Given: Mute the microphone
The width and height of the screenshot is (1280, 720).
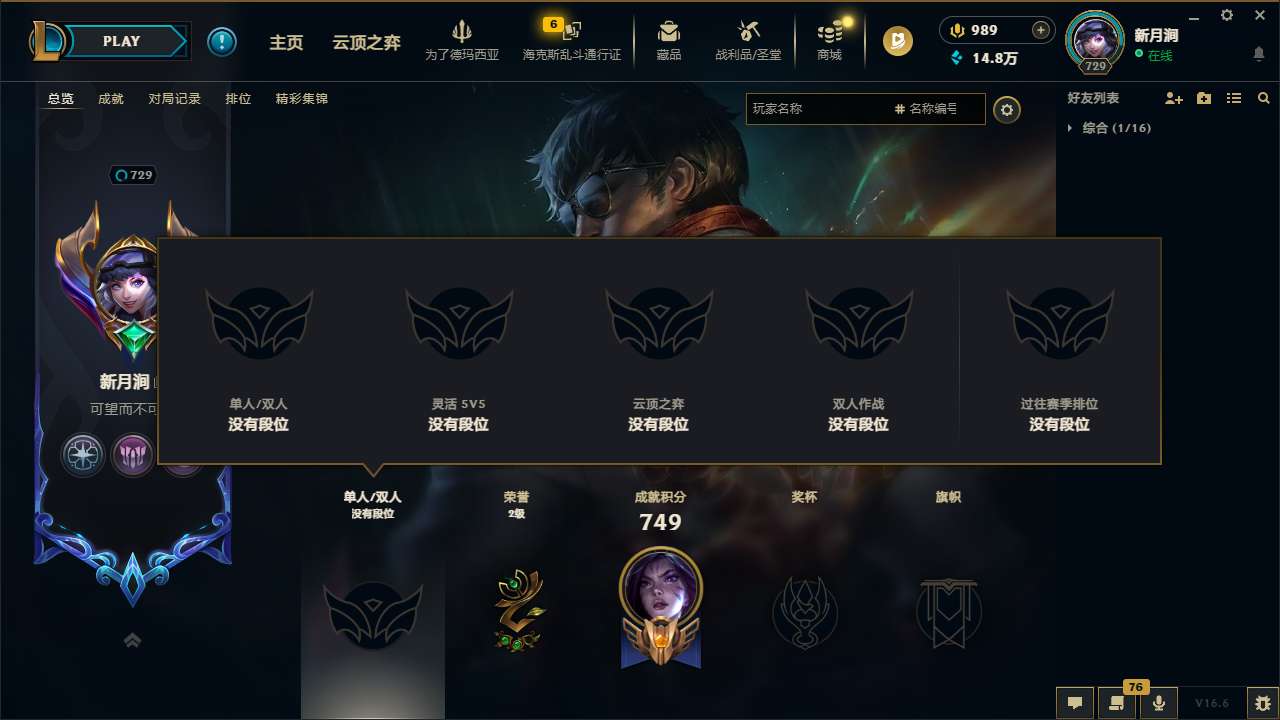Looking at the screenshot, I should click(x=1159, y=703).
